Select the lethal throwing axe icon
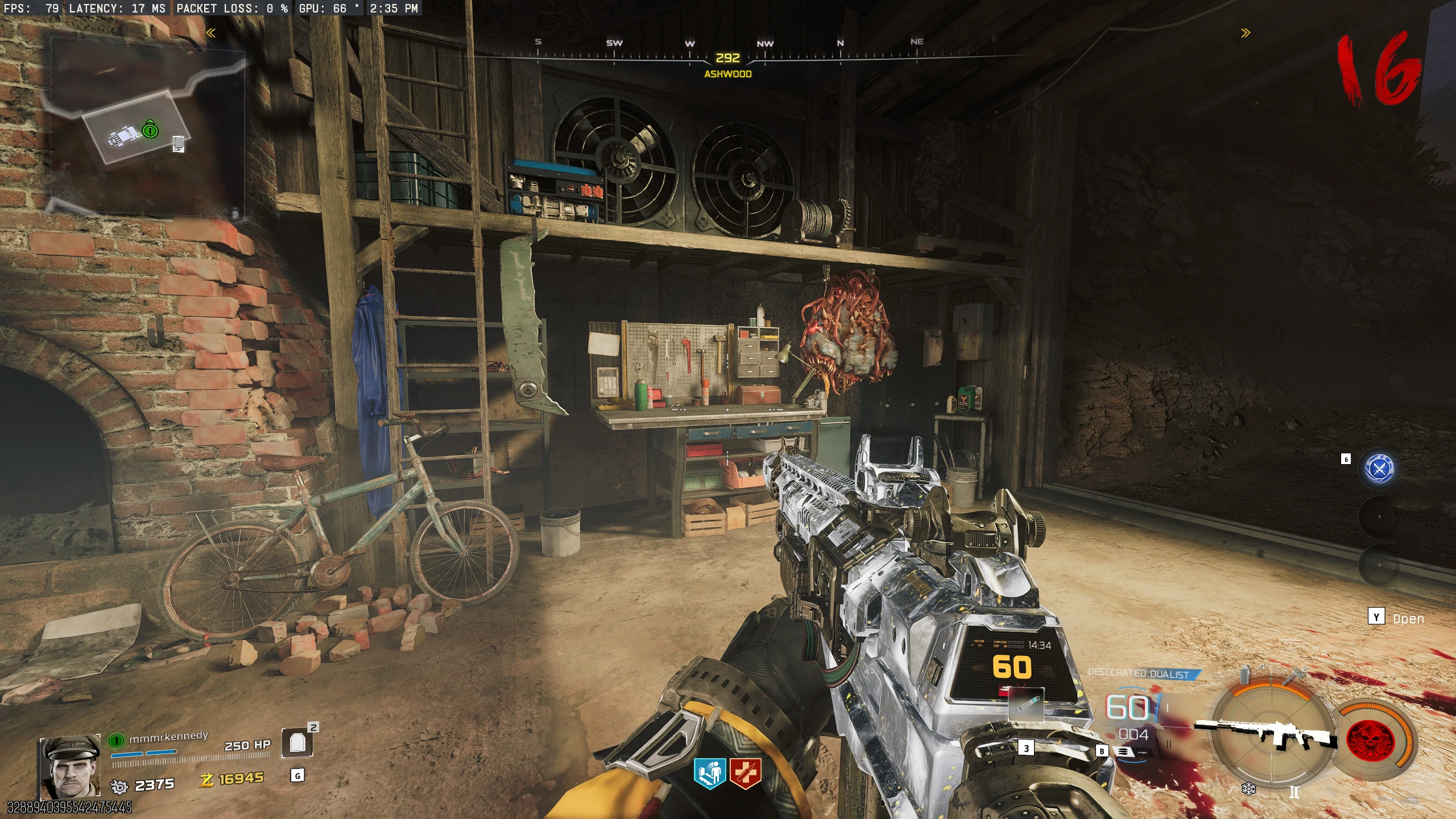This screenshot has width=1456, height=819. [x=1293, y=675]
